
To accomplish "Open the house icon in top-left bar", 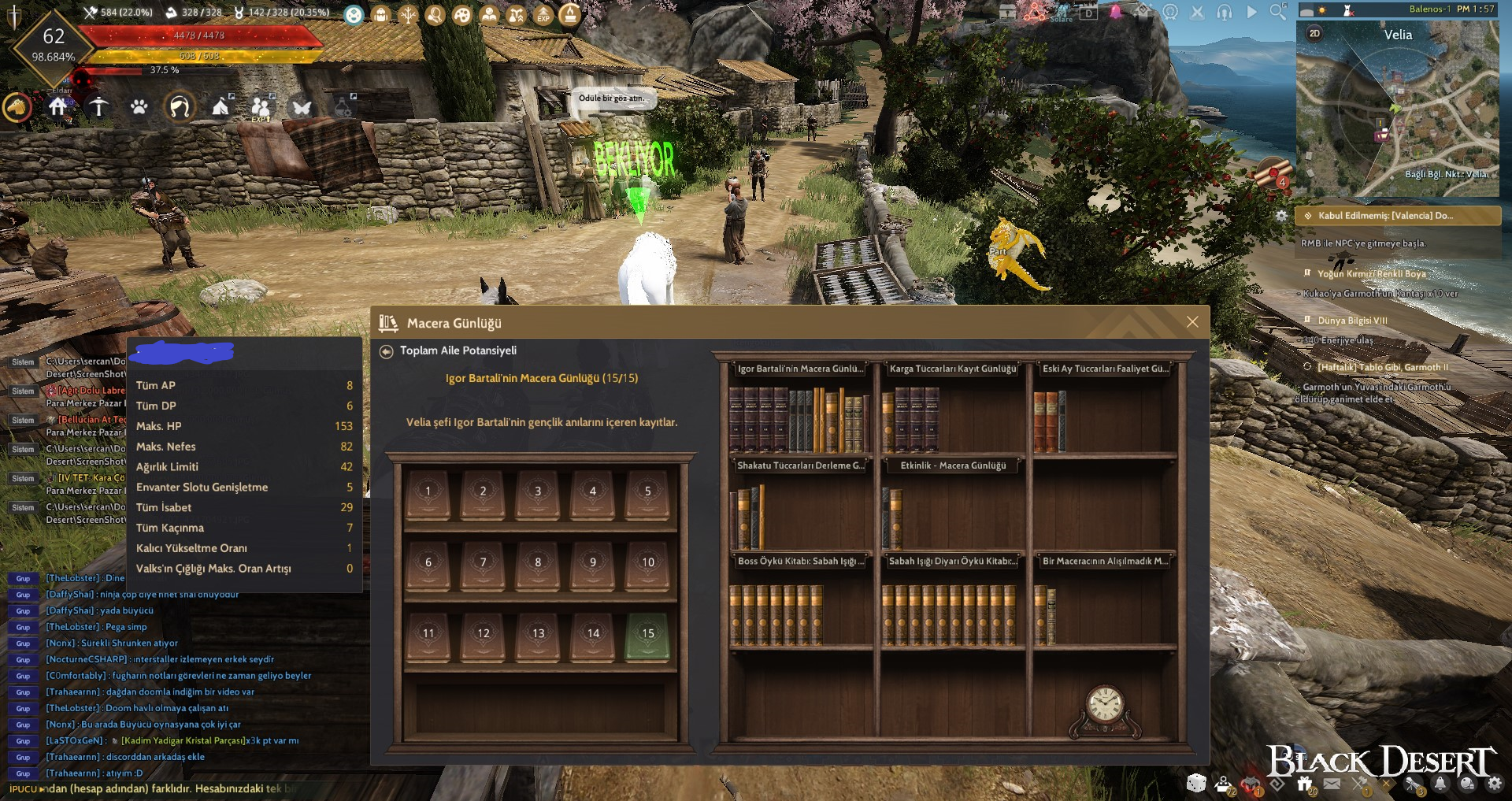I will tap(57, 106).
